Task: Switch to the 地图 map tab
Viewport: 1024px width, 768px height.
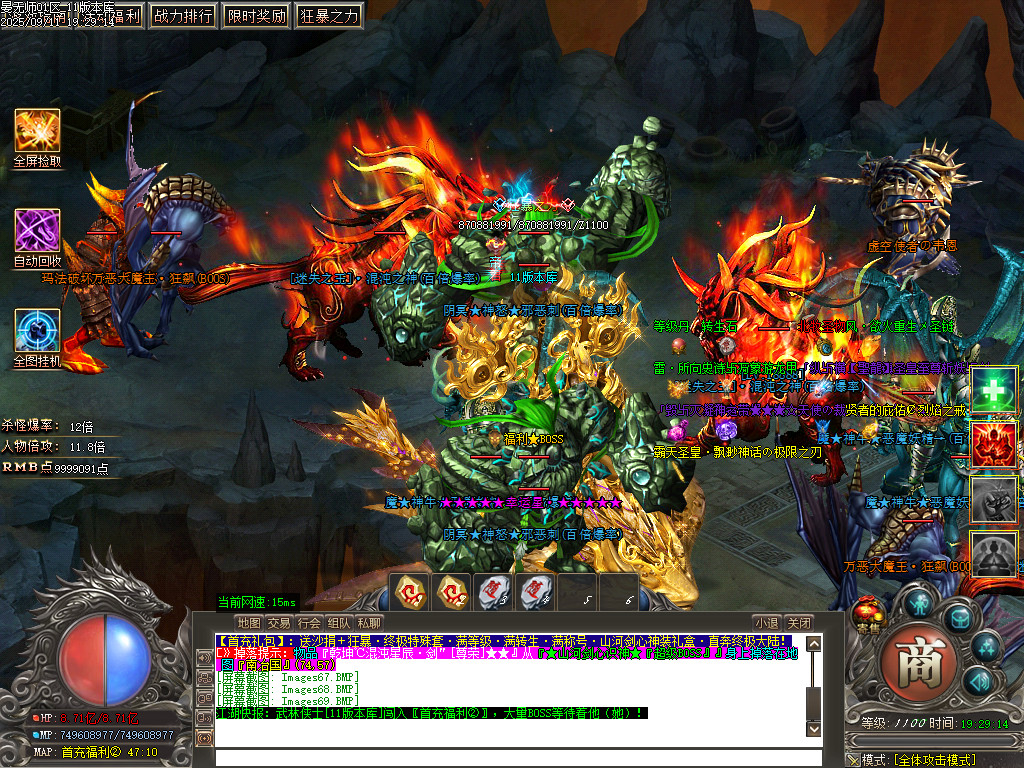Action: [x=248, y=623]
